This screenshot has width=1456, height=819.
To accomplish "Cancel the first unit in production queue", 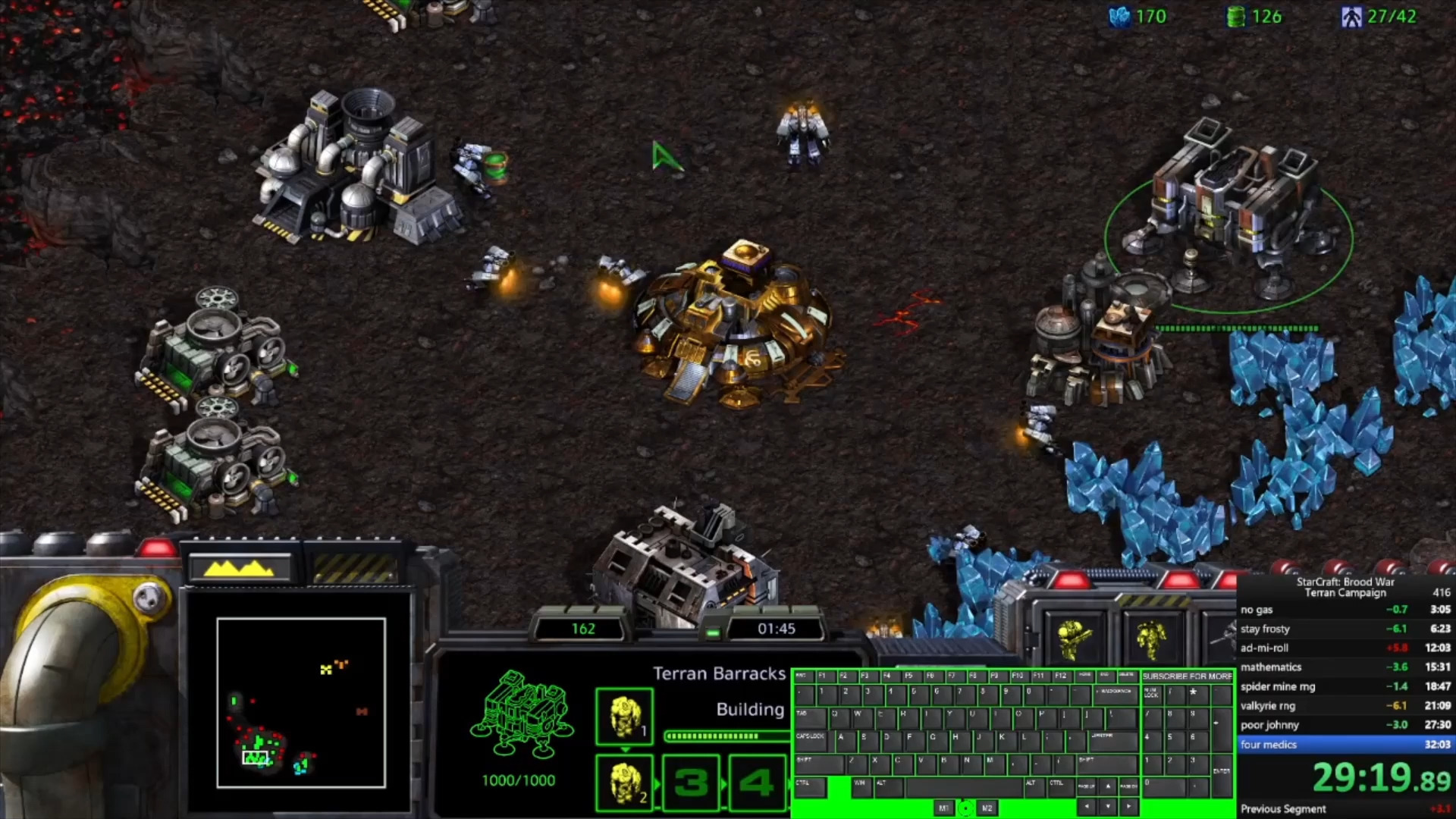I will 624,716.
